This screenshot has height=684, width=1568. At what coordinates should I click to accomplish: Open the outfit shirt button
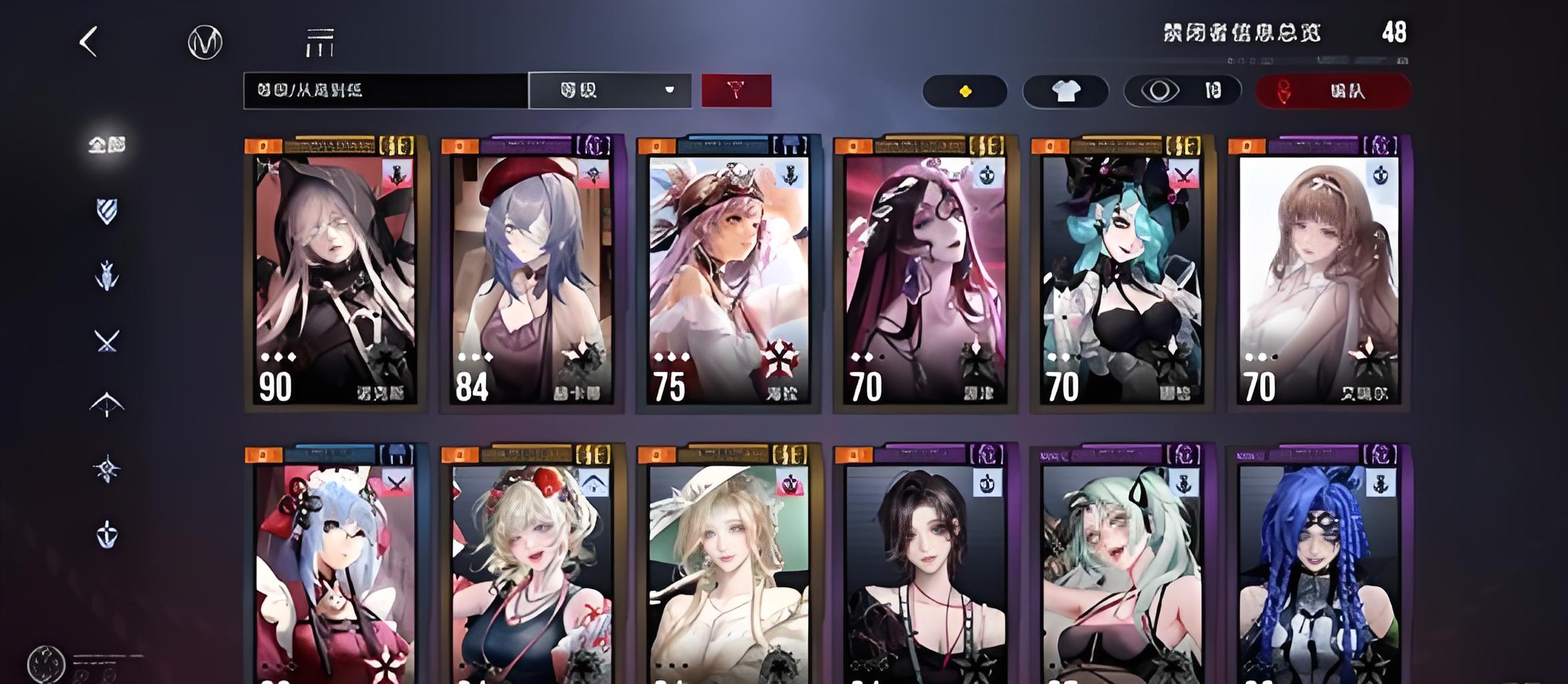pyautogui.click(x=1065, y=91)
